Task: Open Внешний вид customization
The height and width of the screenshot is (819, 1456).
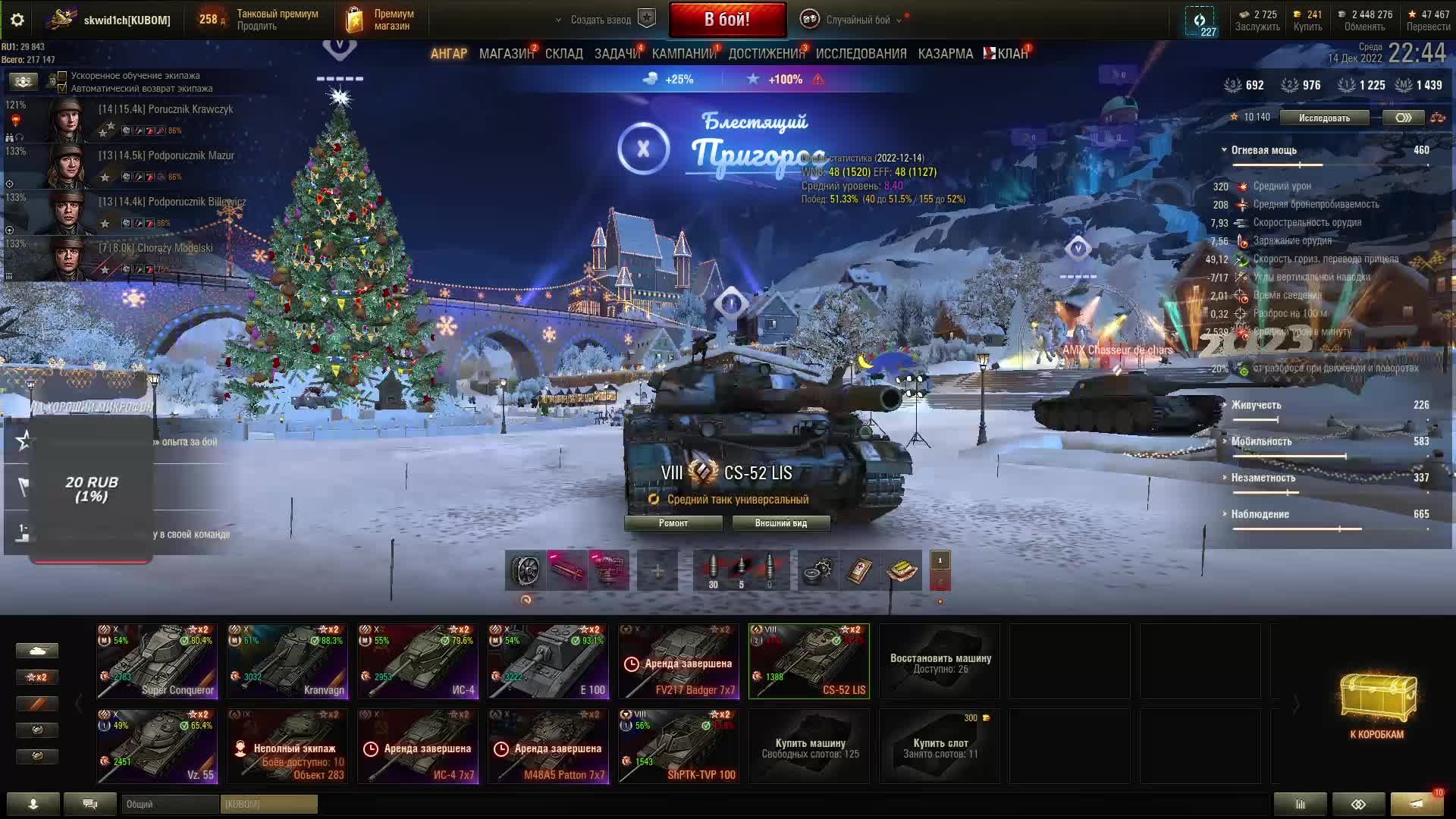Action: (x=780, y=523)
